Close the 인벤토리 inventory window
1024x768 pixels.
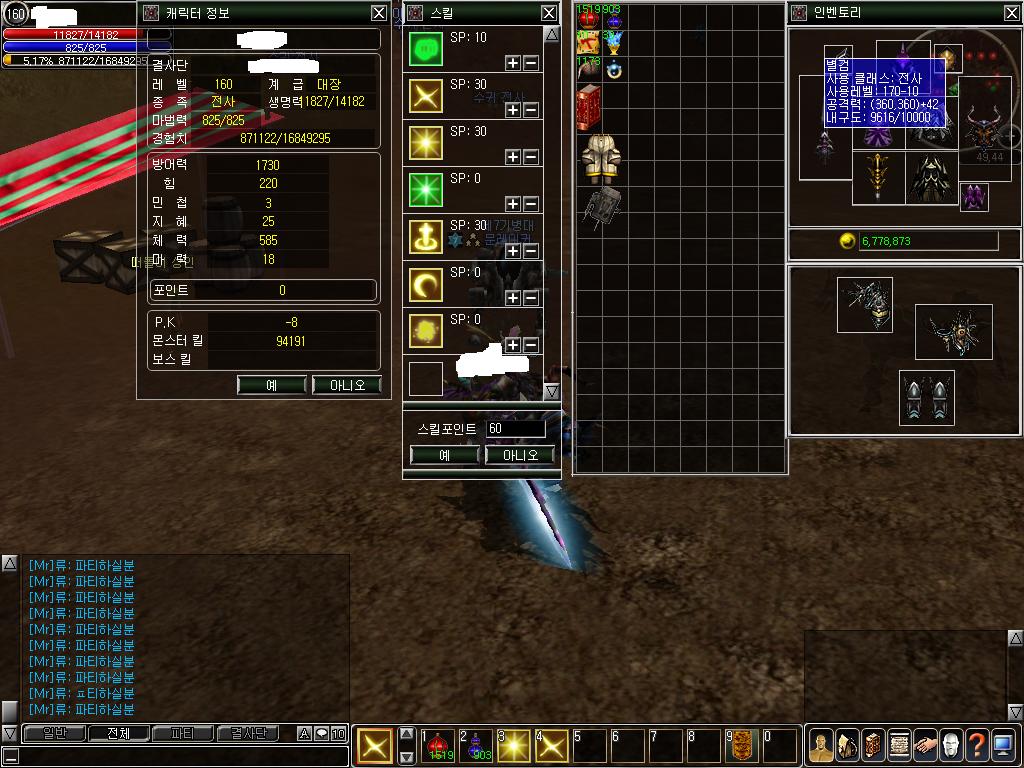coord(1011,13)
